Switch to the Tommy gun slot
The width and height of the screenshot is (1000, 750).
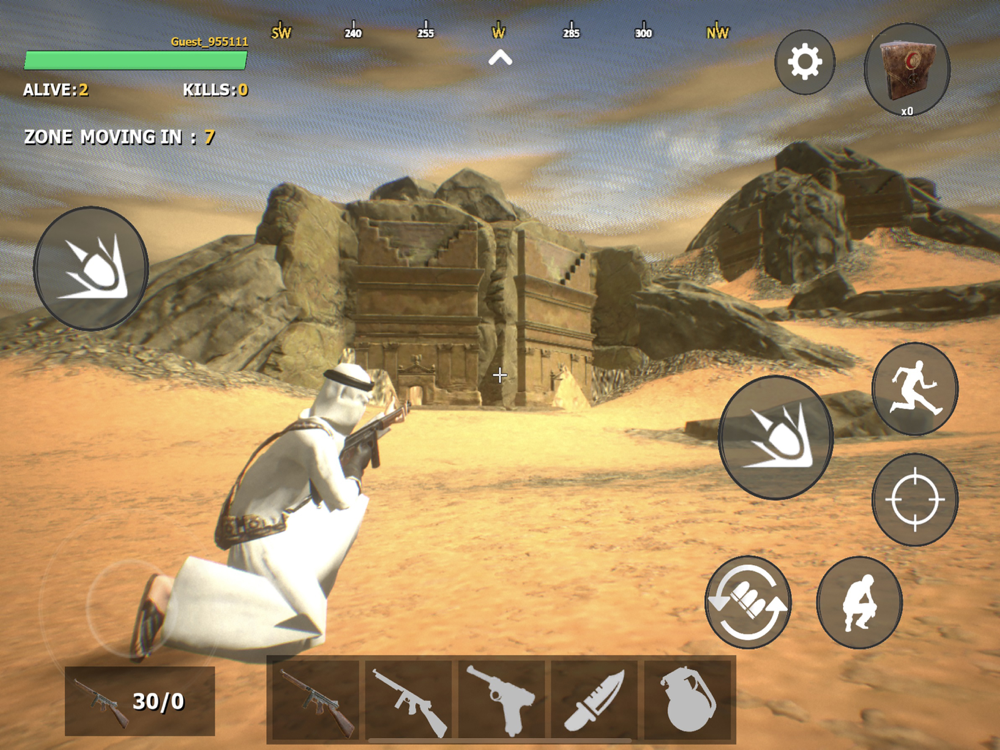409,699
